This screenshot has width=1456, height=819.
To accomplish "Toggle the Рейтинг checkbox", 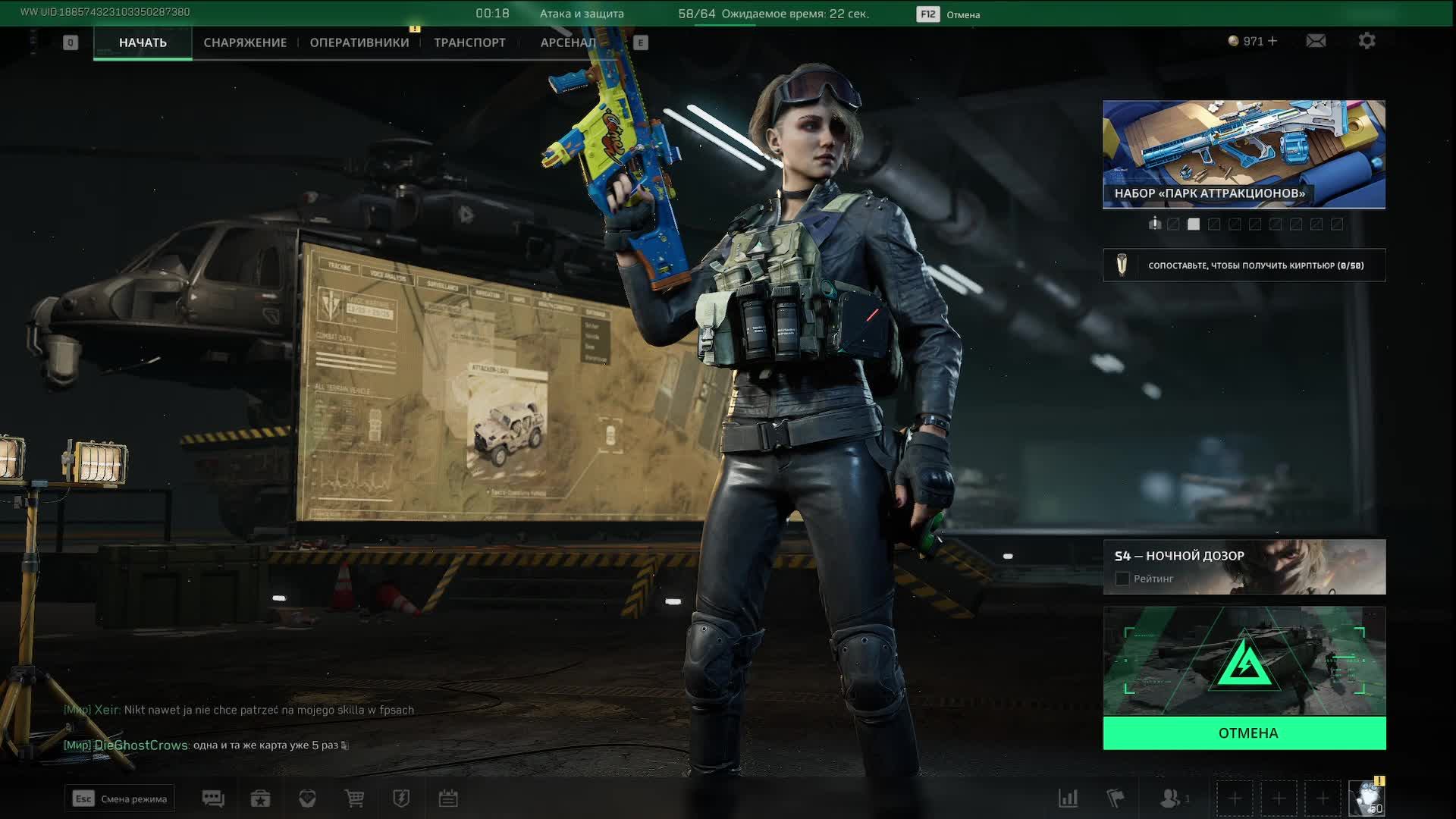I will pyautogui.click(x=1122, y=579).
